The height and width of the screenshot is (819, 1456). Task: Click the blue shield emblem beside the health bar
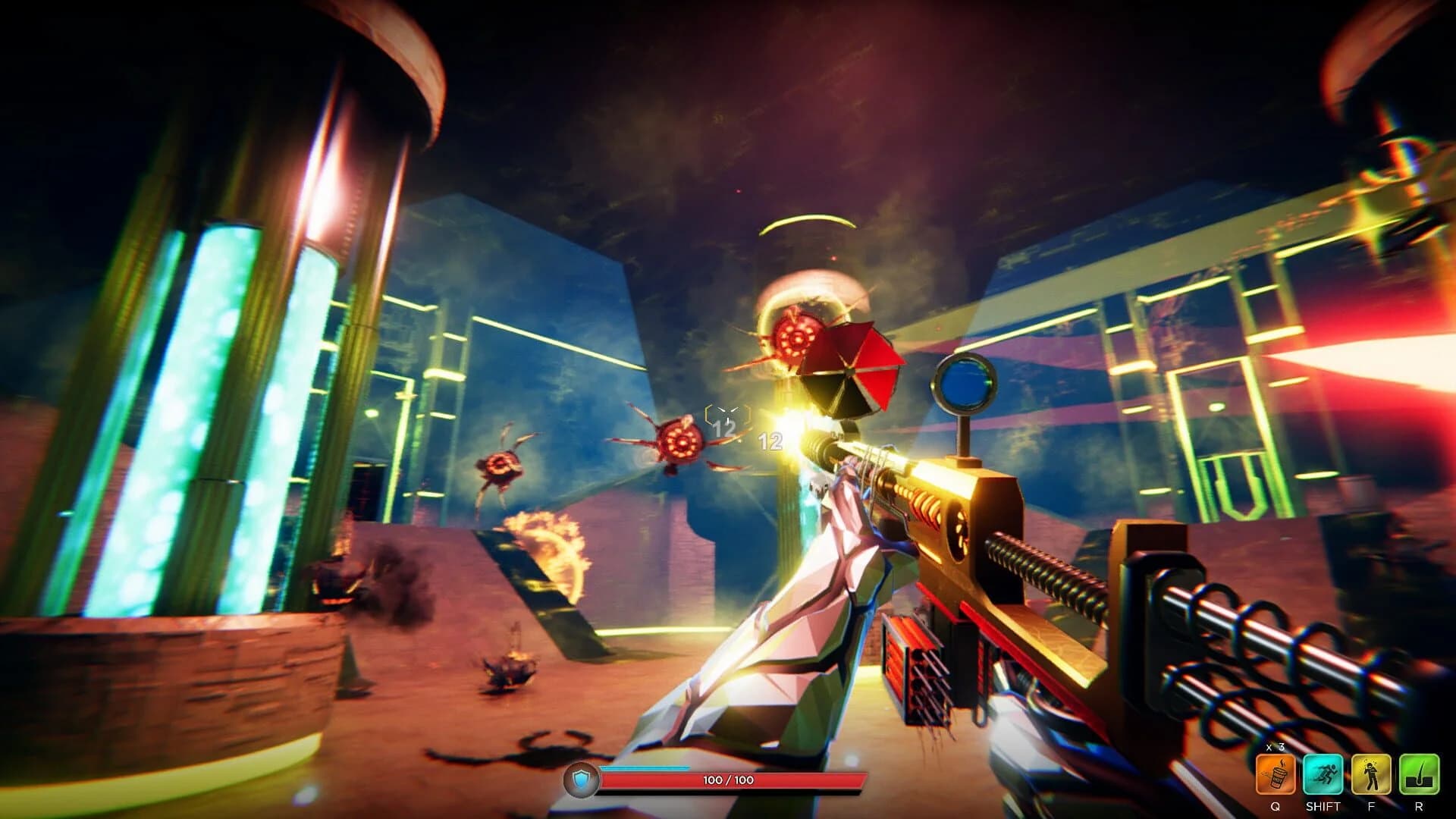pyautogui.click(x=580, y=777)
